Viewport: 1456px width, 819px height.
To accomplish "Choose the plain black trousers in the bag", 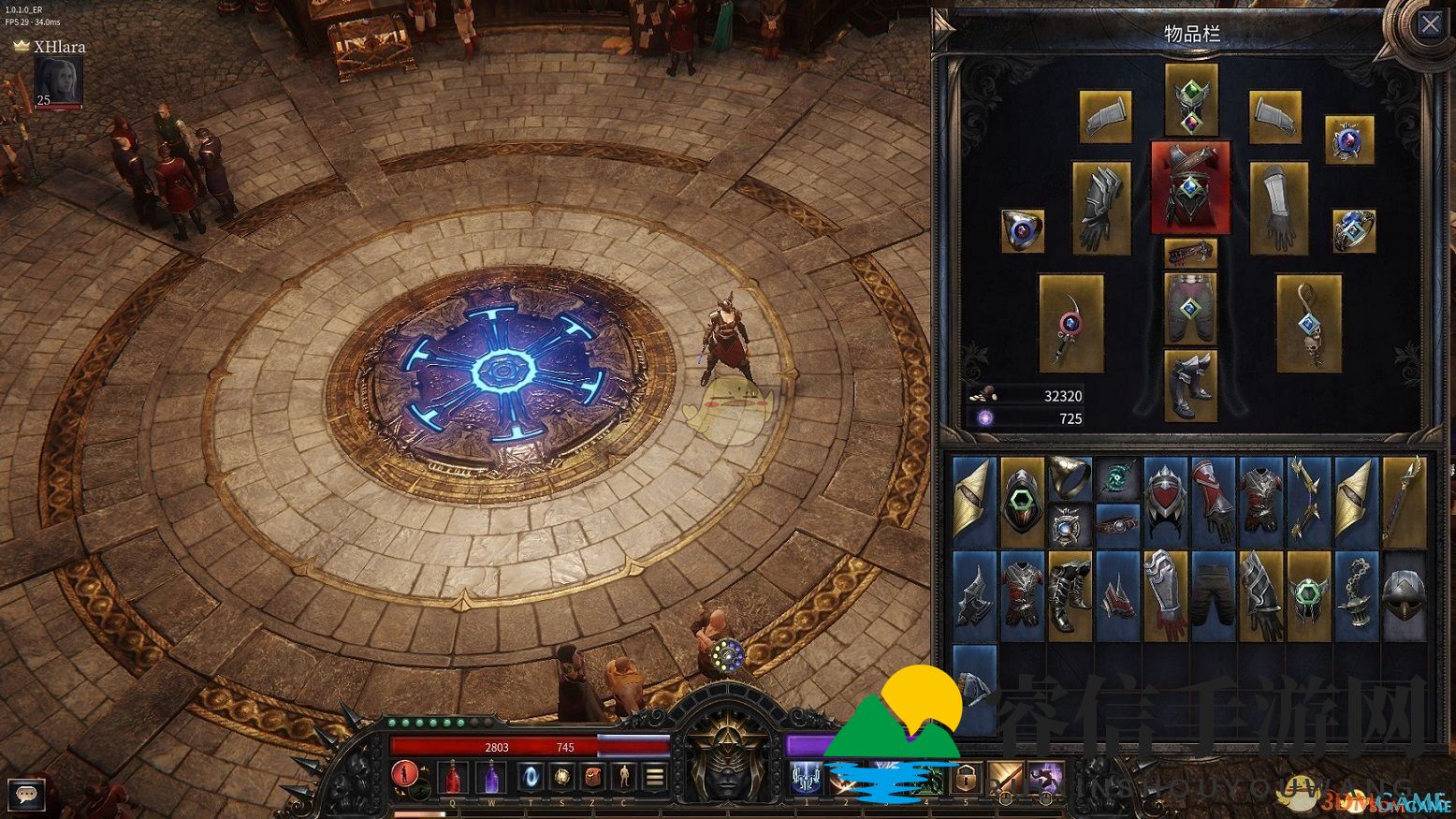I will coord(1213,594).
